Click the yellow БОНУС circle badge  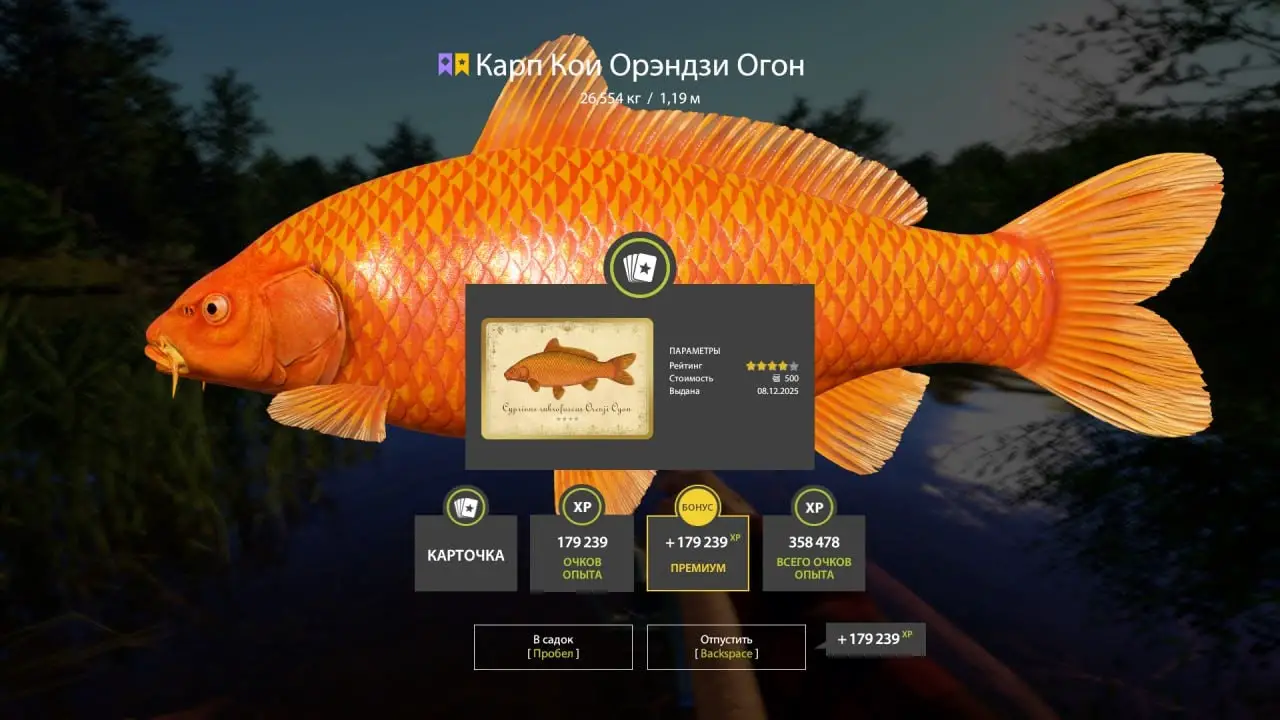point(697,506)
